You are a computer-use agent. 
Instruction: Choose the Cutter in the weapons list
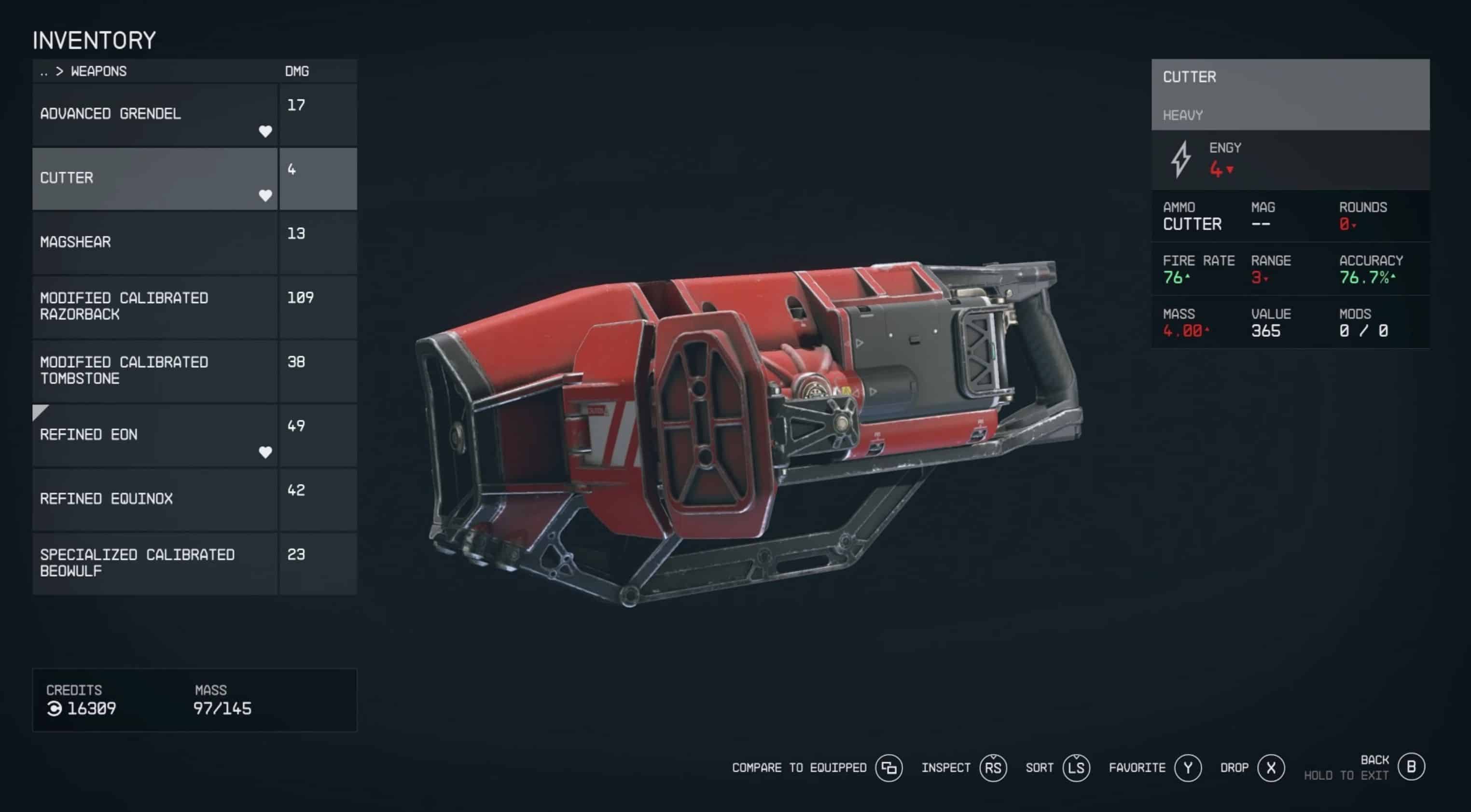[154, 178]
